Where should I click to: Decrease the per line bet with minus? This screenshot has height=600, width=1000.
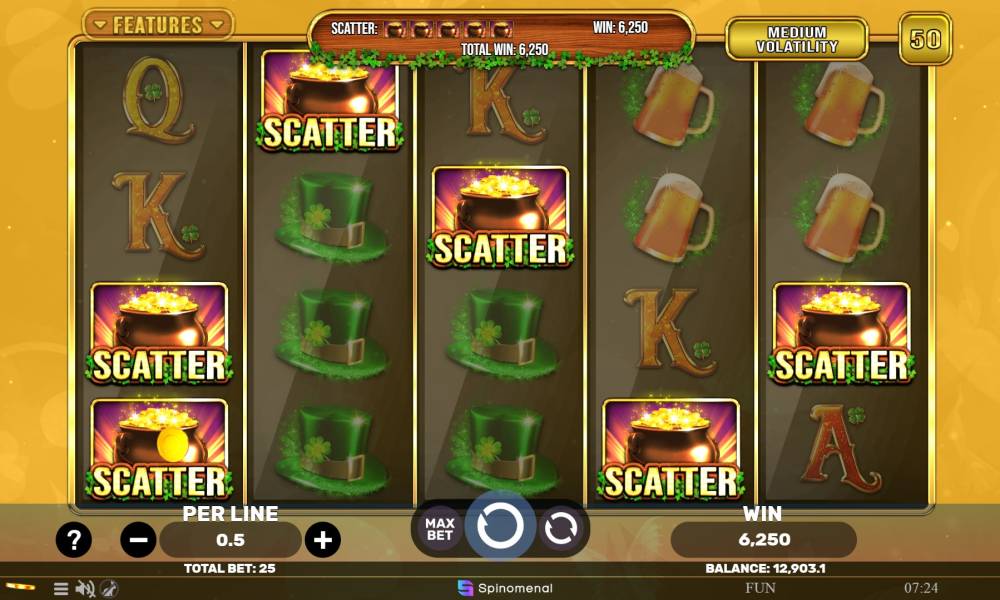click(138, 541)
